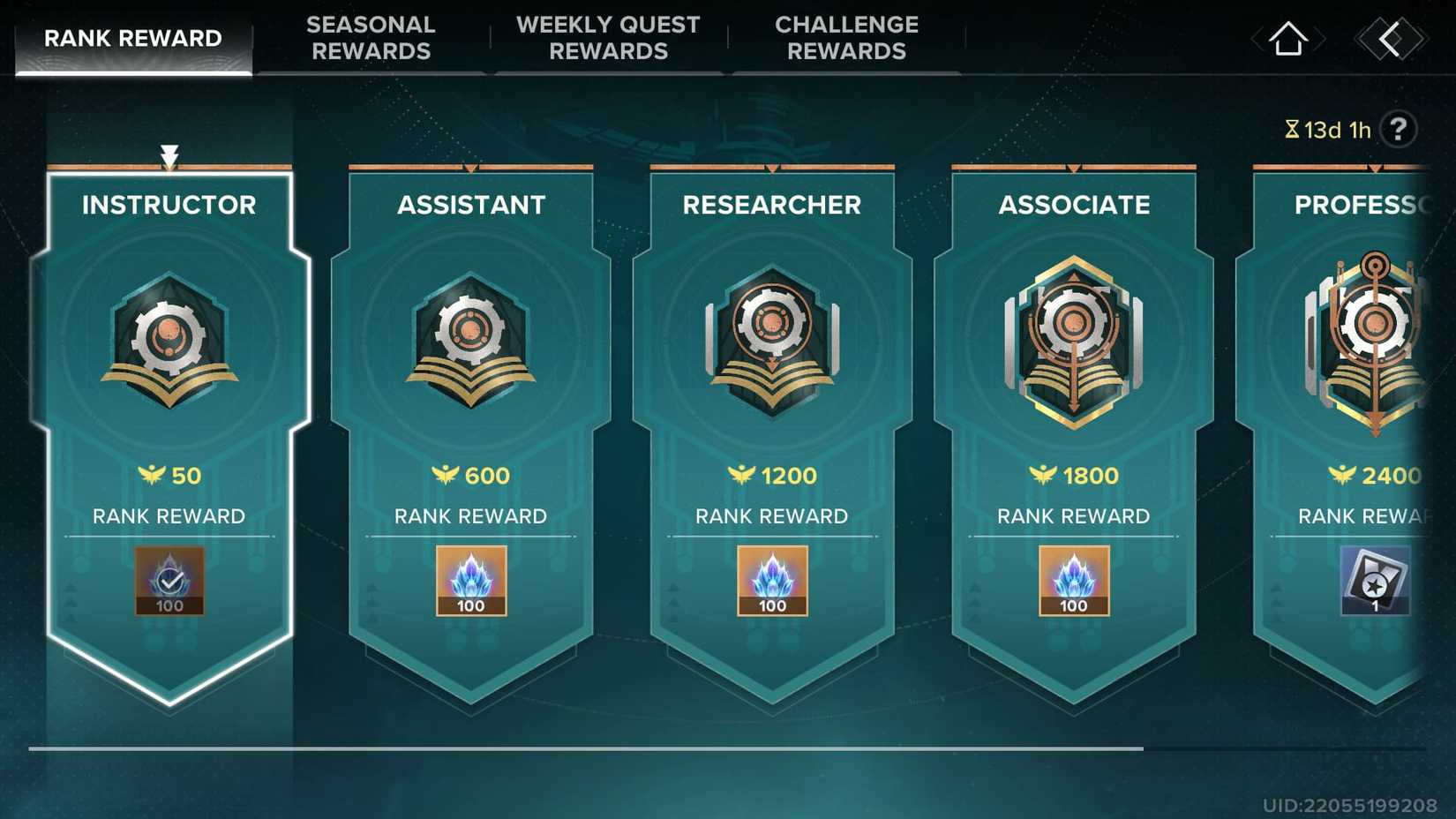This screenshot has width=1456, height=819.
Task: Expand the Assistant banner pointer
Action: point(470,166)
